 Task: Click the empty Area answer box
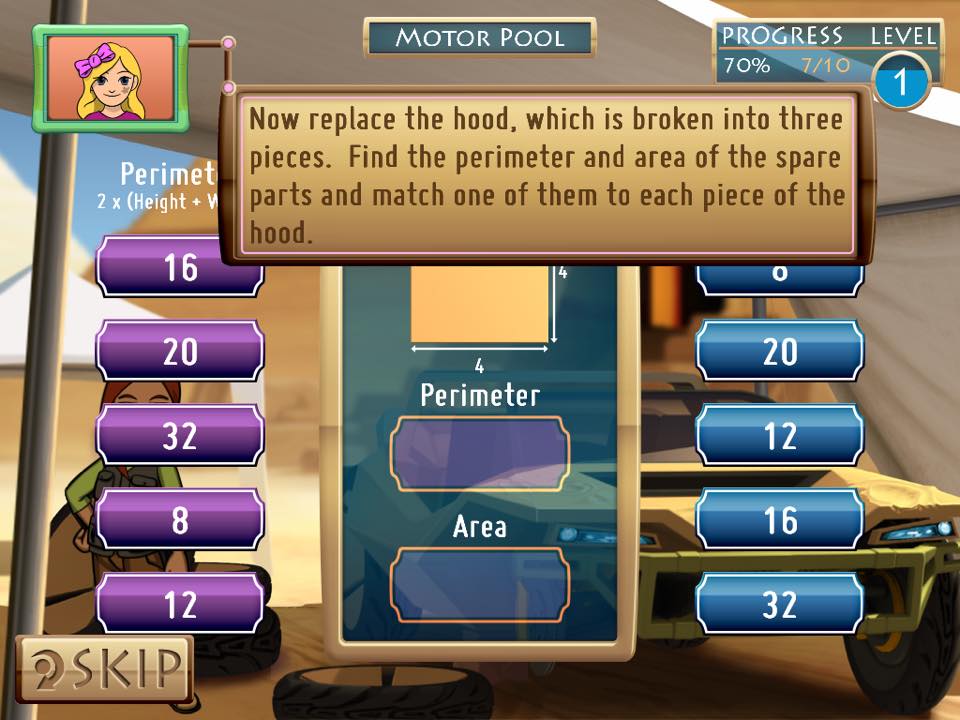click(480, 584)
